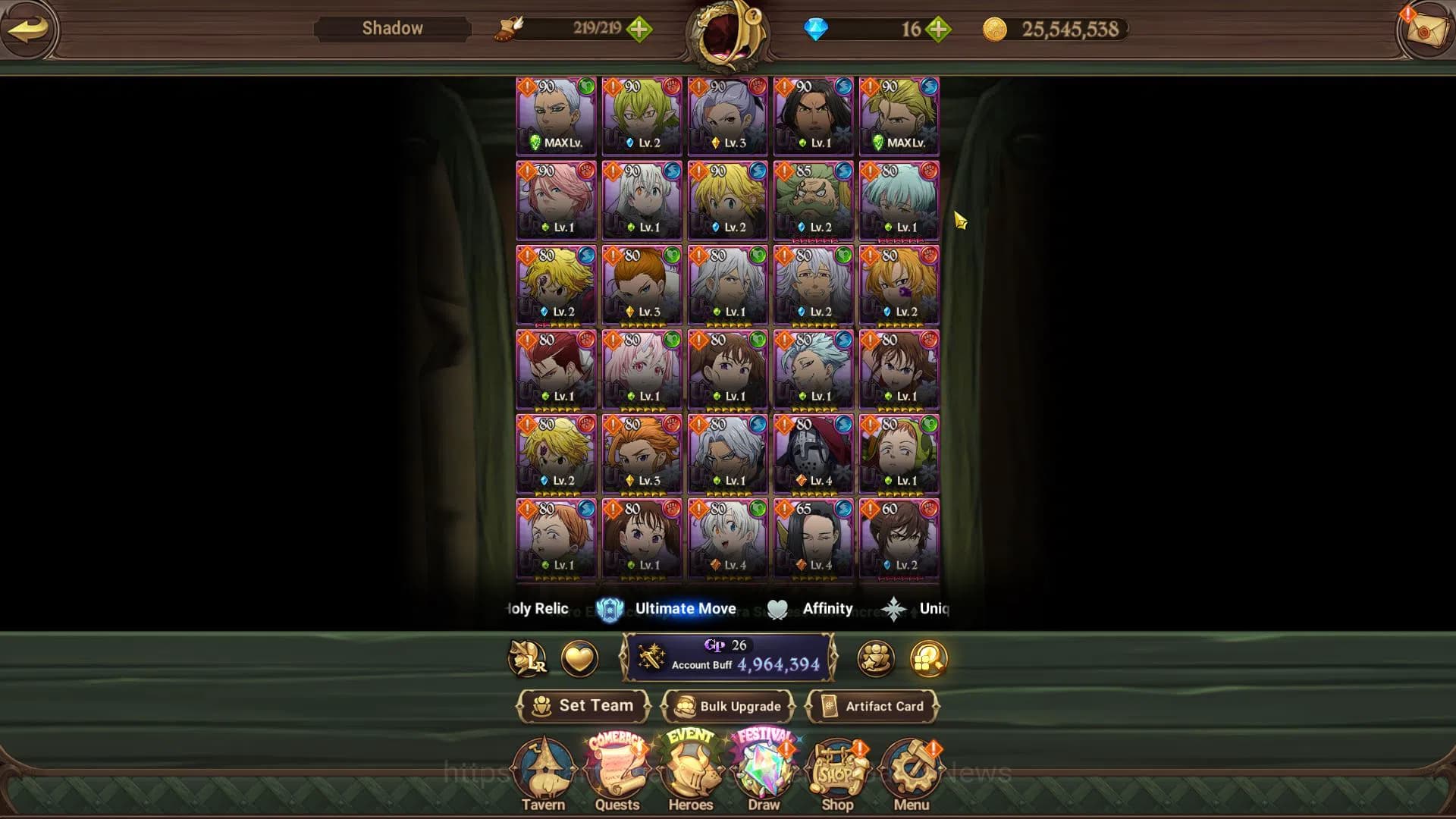
Task: Open Bulk Upgrade
Action: coord(730,706)
